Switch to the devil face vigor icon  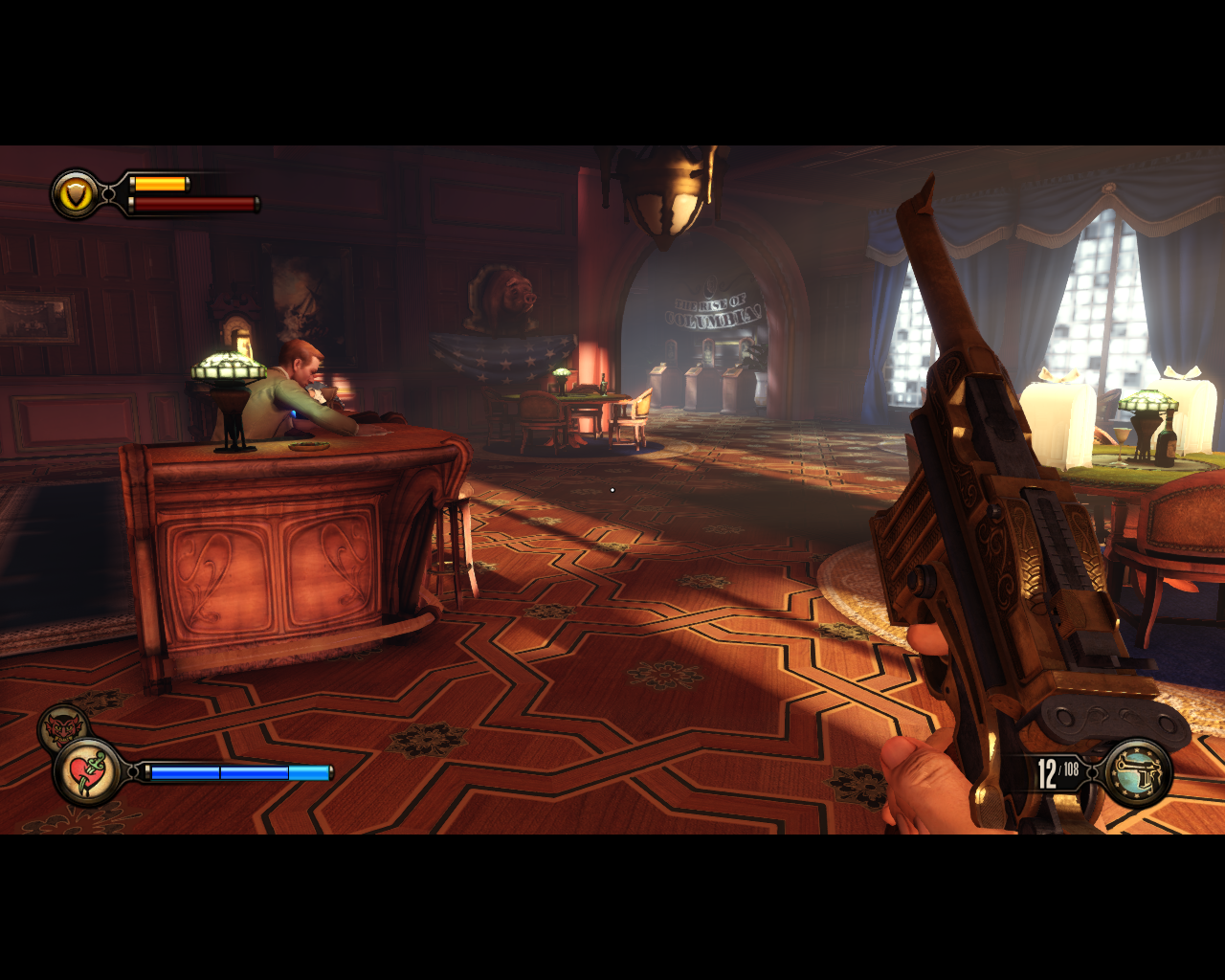[x=61, y=727]
